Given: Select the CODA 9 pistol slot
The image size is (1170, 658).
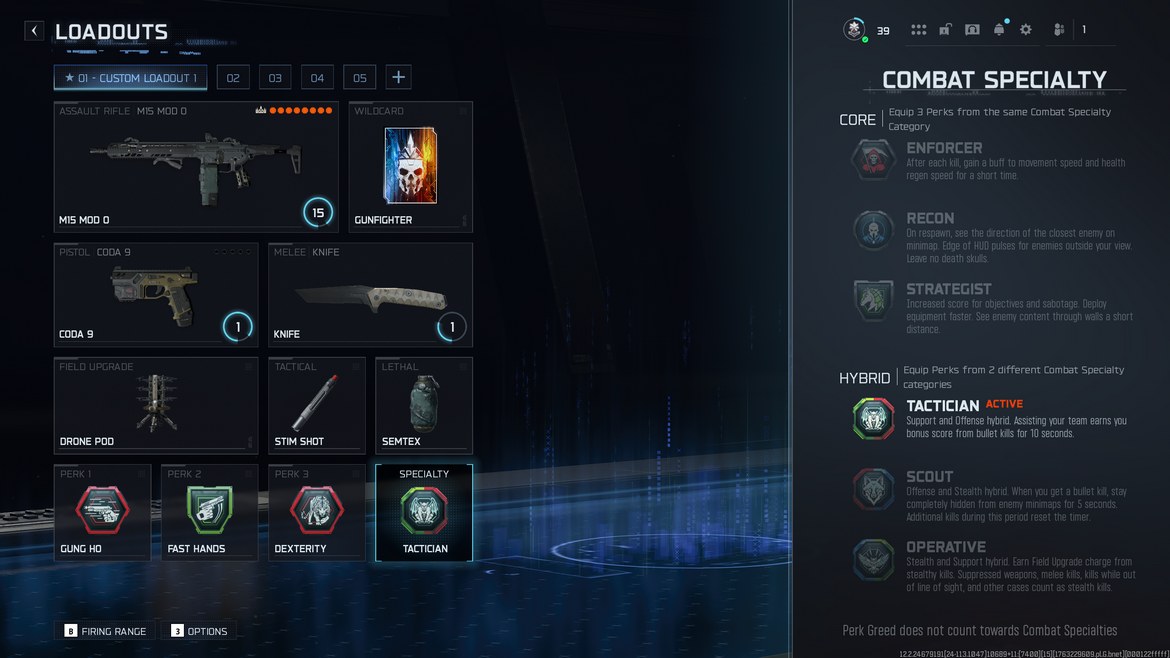Looking at the screenshot, I should (x=156, y=295).
